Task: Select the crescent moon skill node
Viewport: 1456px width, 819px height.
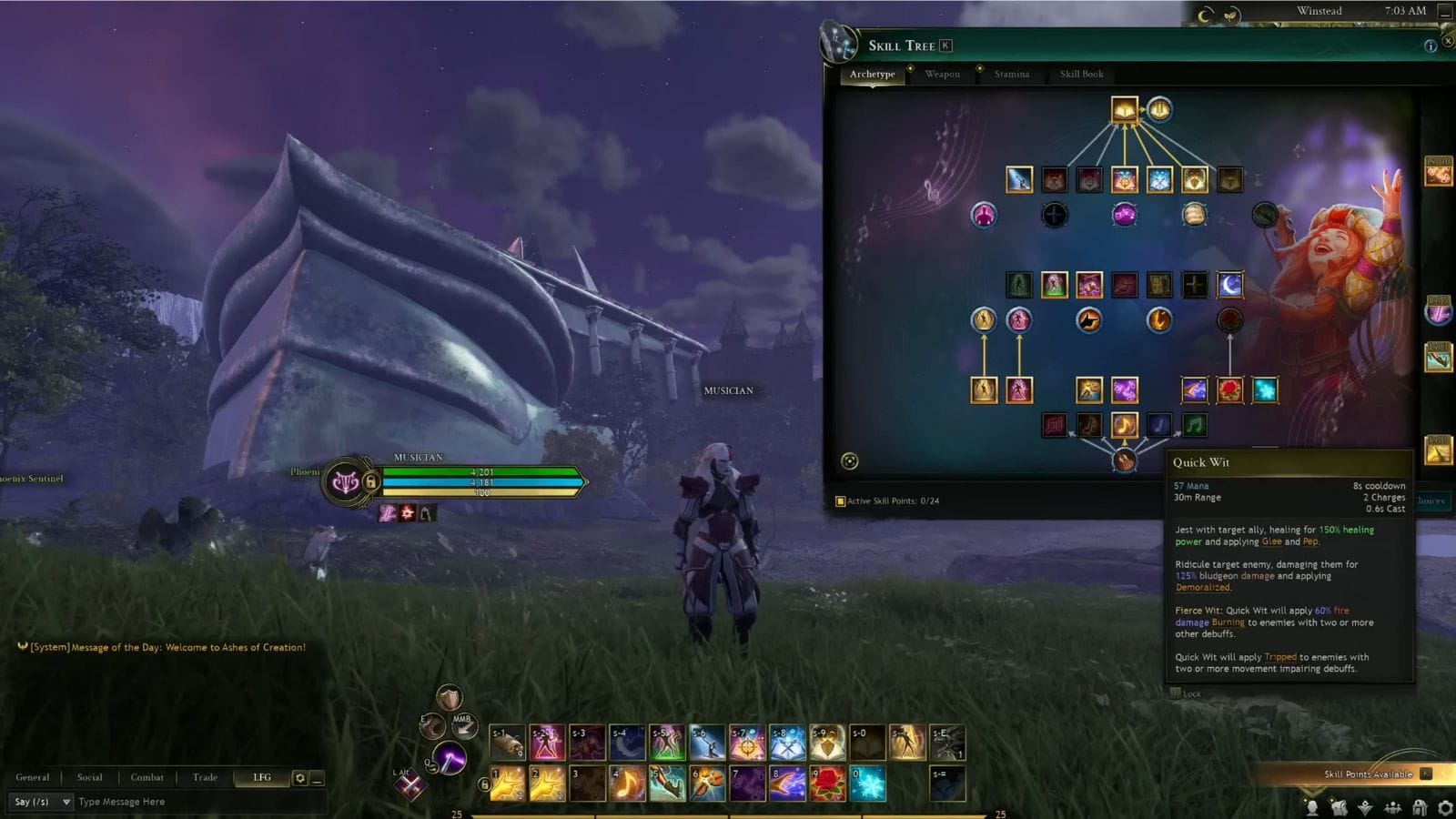Action: click(1230, 284)
